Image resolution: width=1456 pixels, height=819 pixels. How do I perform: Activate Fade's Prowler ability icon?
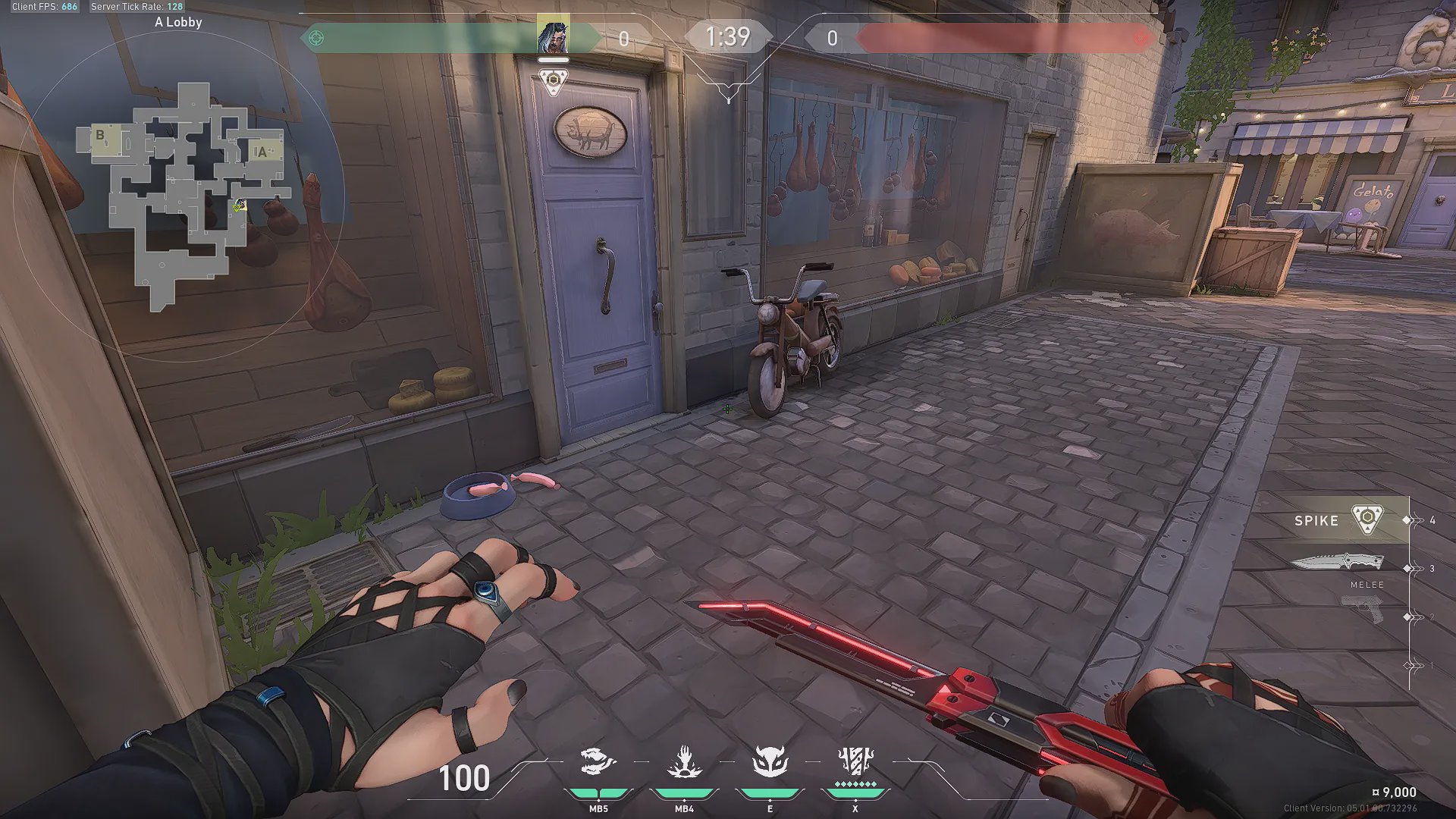(x=598, y=762)
